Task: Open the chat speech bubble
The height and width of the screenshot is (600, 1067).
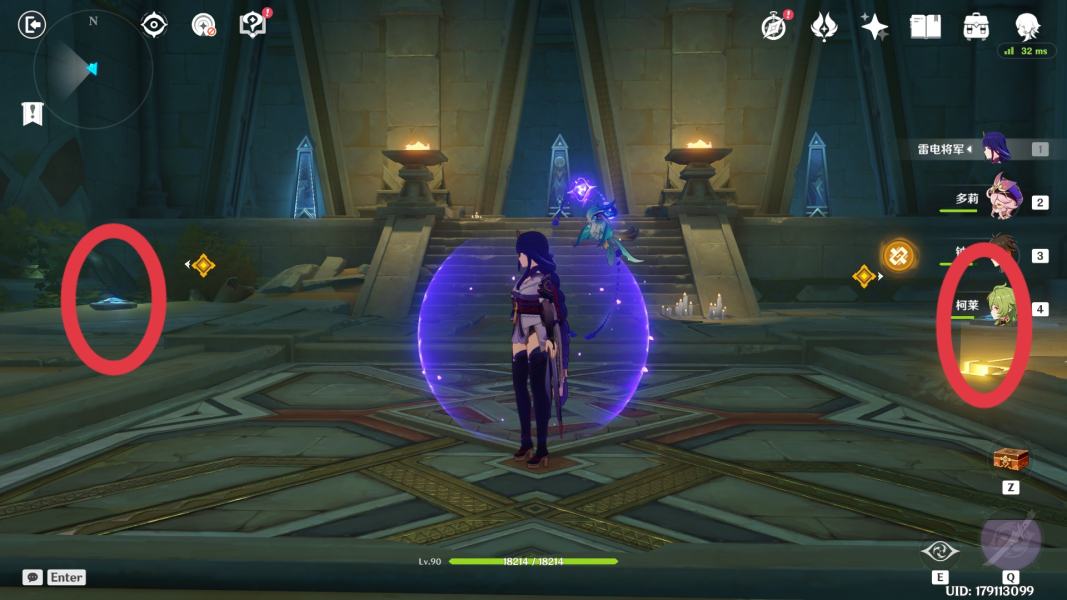Action: point(33,577)
